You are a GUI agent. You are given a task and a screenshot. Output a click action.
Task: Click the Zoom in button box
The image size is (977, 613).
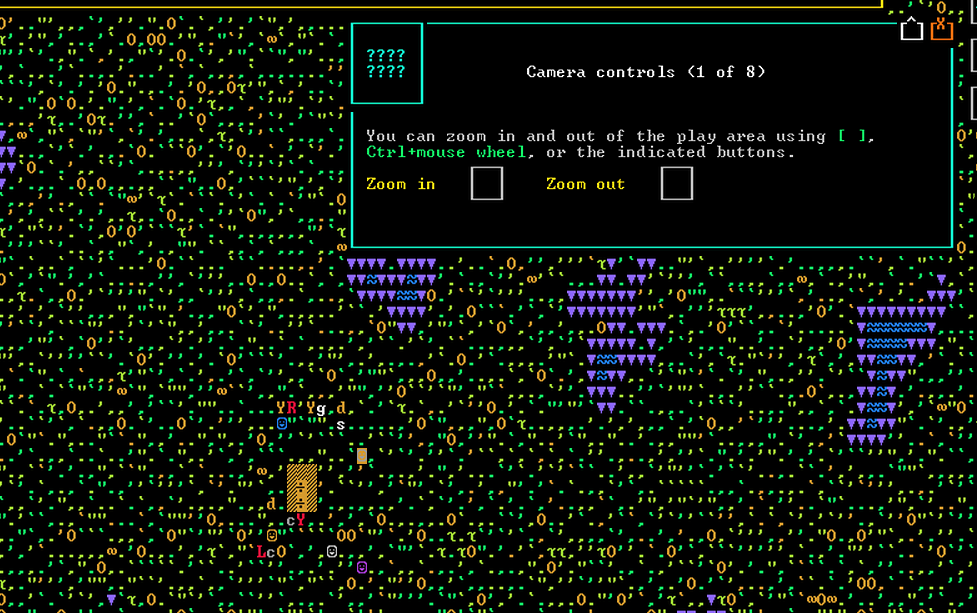pos(487,184)
